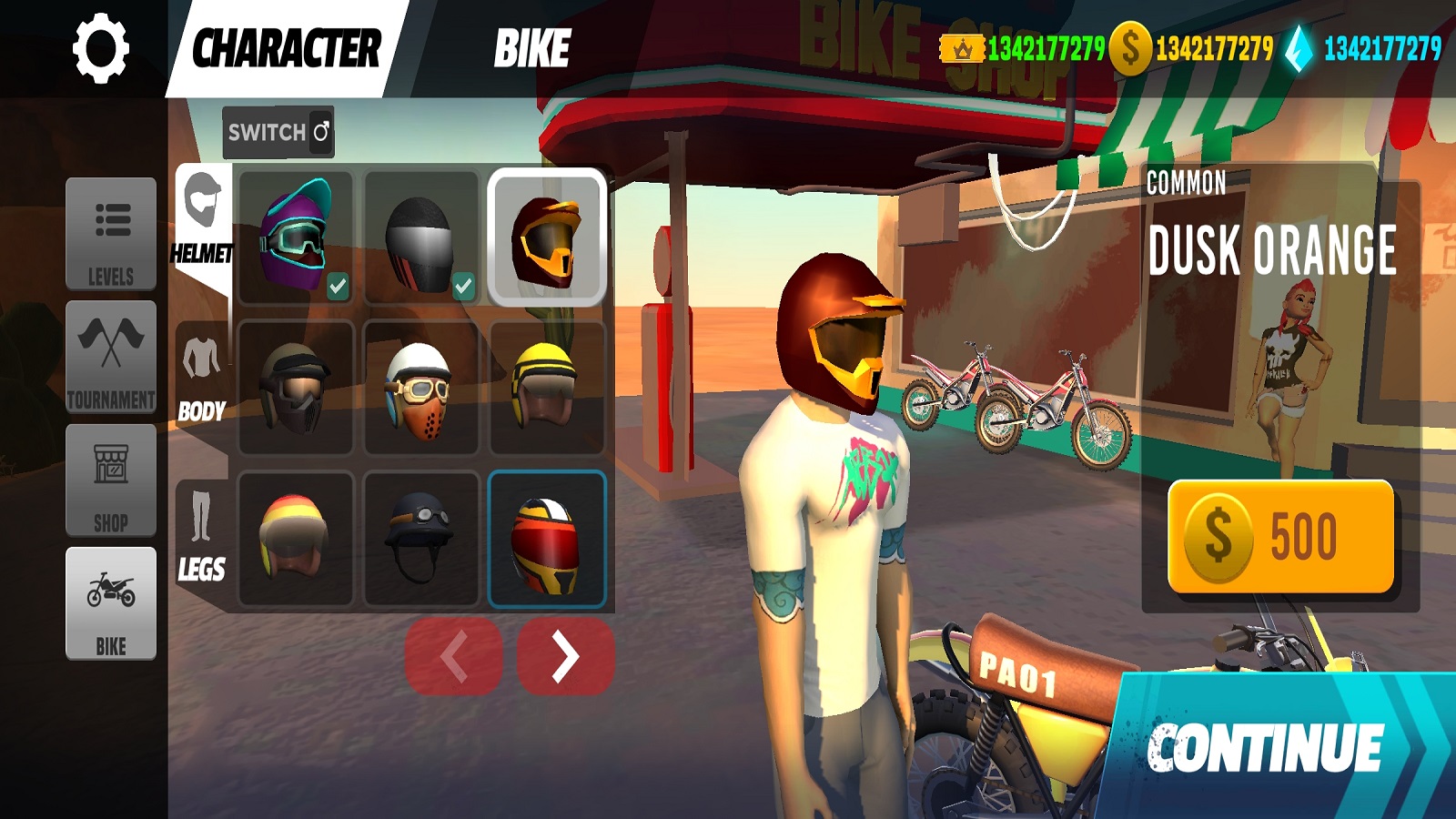Open the settings gear icon
The width and height of the screenshot is (1456, 819).
(100, 48)
